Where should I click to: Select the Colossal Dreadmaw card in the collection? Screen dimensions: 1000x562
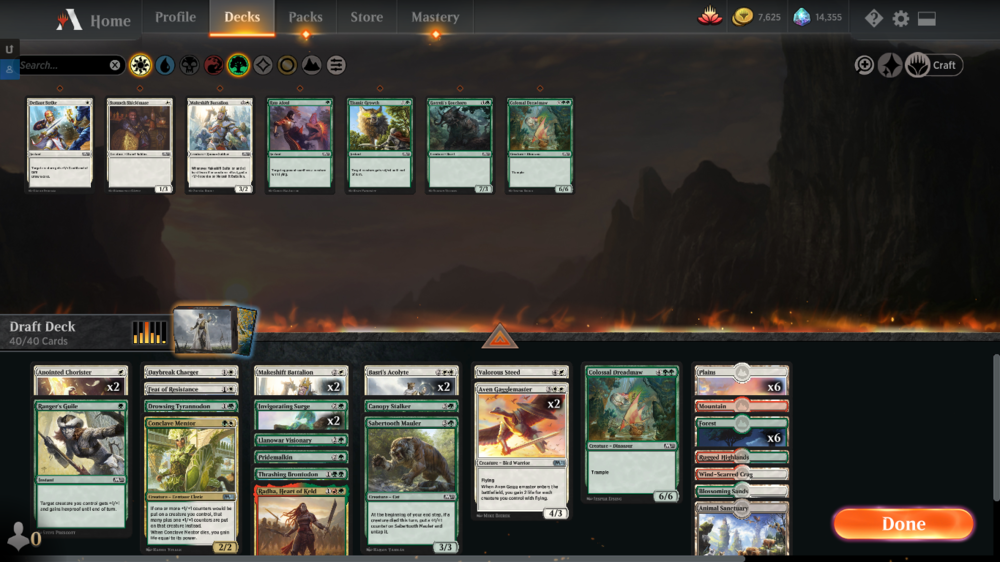(x=539, y=143)
